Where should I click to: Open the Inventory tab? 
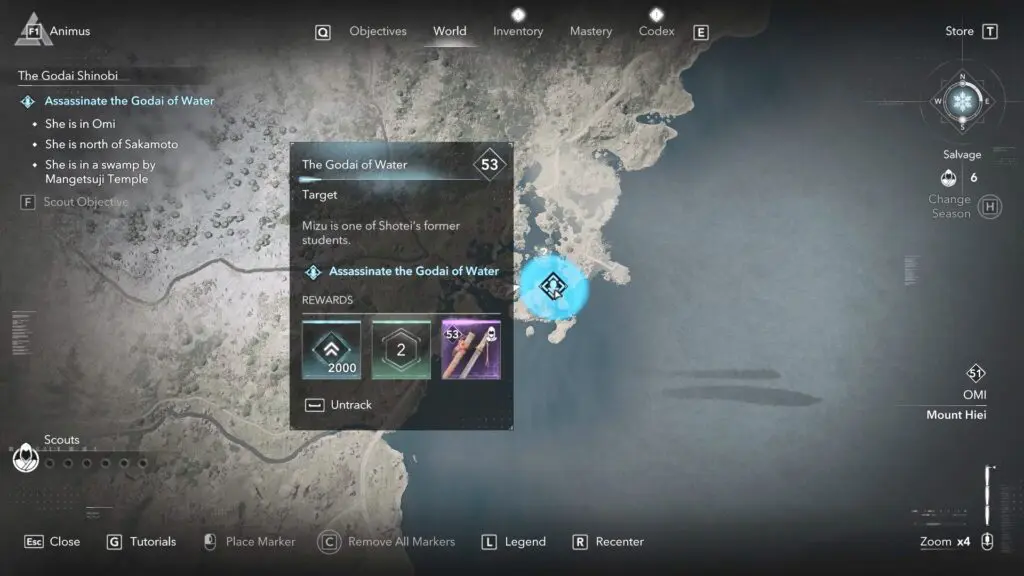518,31
